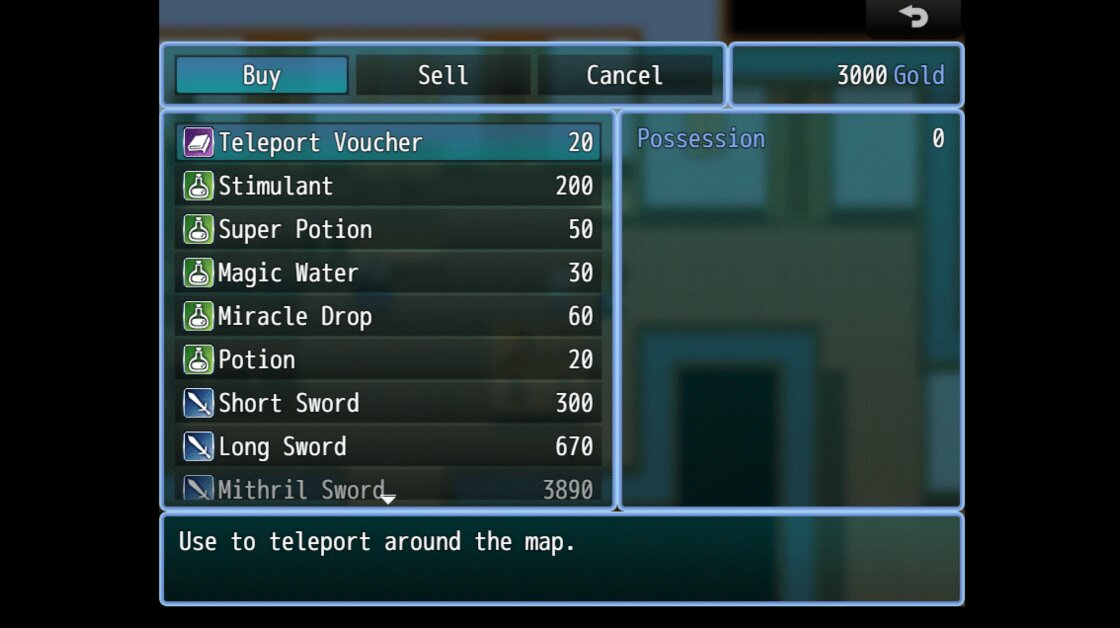Select the Miracle Drop item
Screen dimensions: 1120x628
click(x=388, y=316)
